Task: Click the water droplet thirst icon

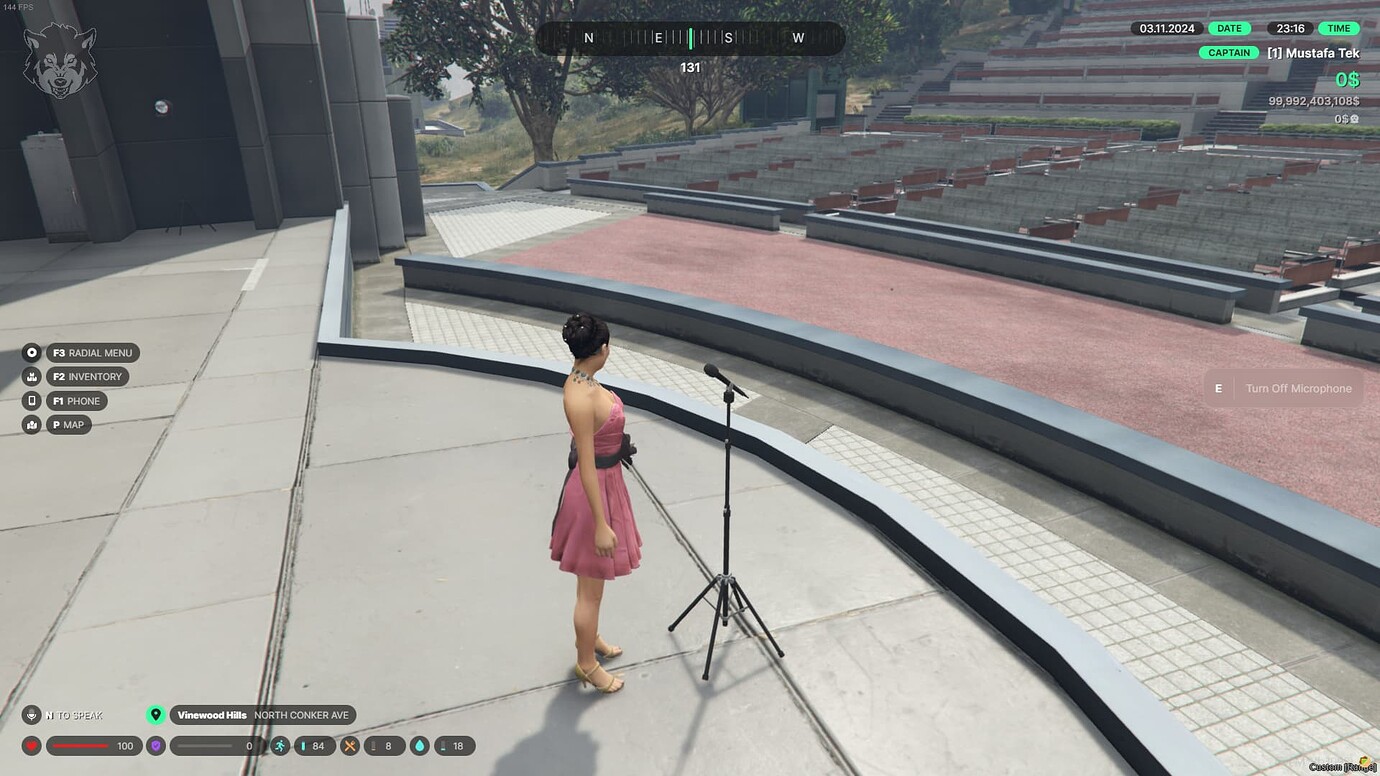Action: pyautogui.click(x=419, y=746)
